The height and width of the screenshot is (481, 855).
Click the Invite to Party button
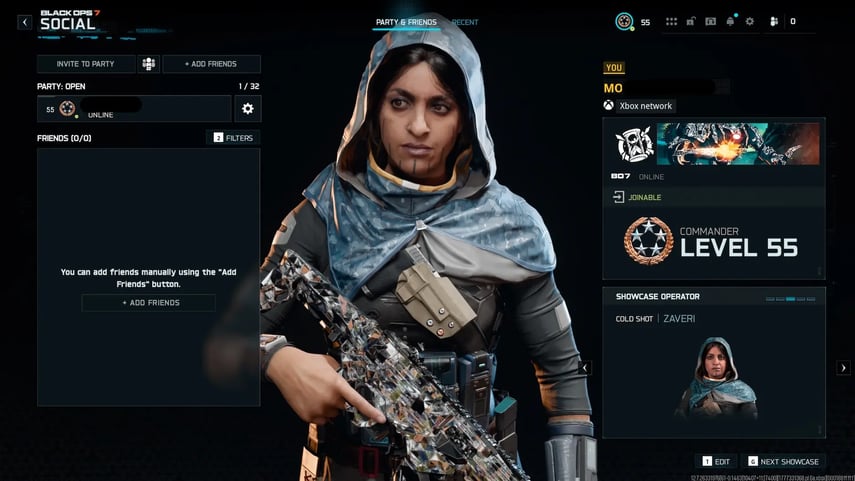pyautogui.click(x=85, y=64)
